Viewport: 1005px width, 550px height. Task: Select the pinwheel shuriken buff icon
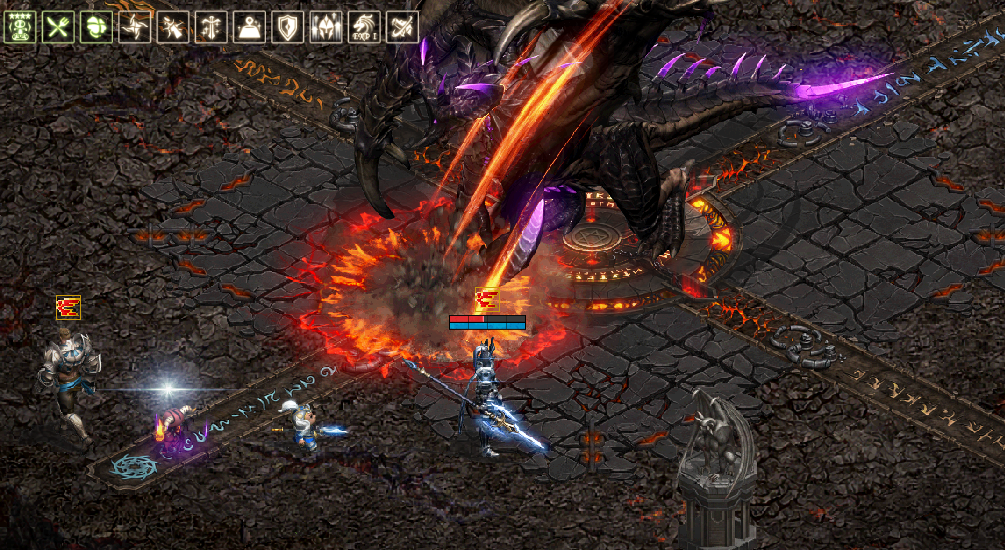[x=134, y=27]
